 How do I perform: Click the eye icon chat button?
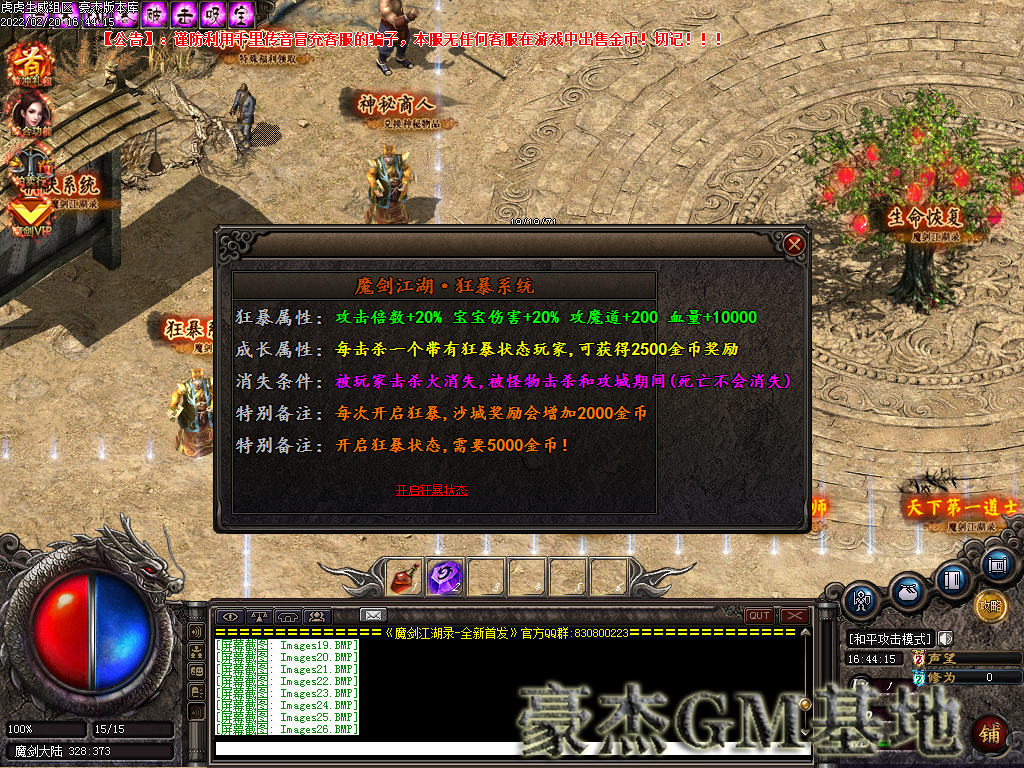232,616
